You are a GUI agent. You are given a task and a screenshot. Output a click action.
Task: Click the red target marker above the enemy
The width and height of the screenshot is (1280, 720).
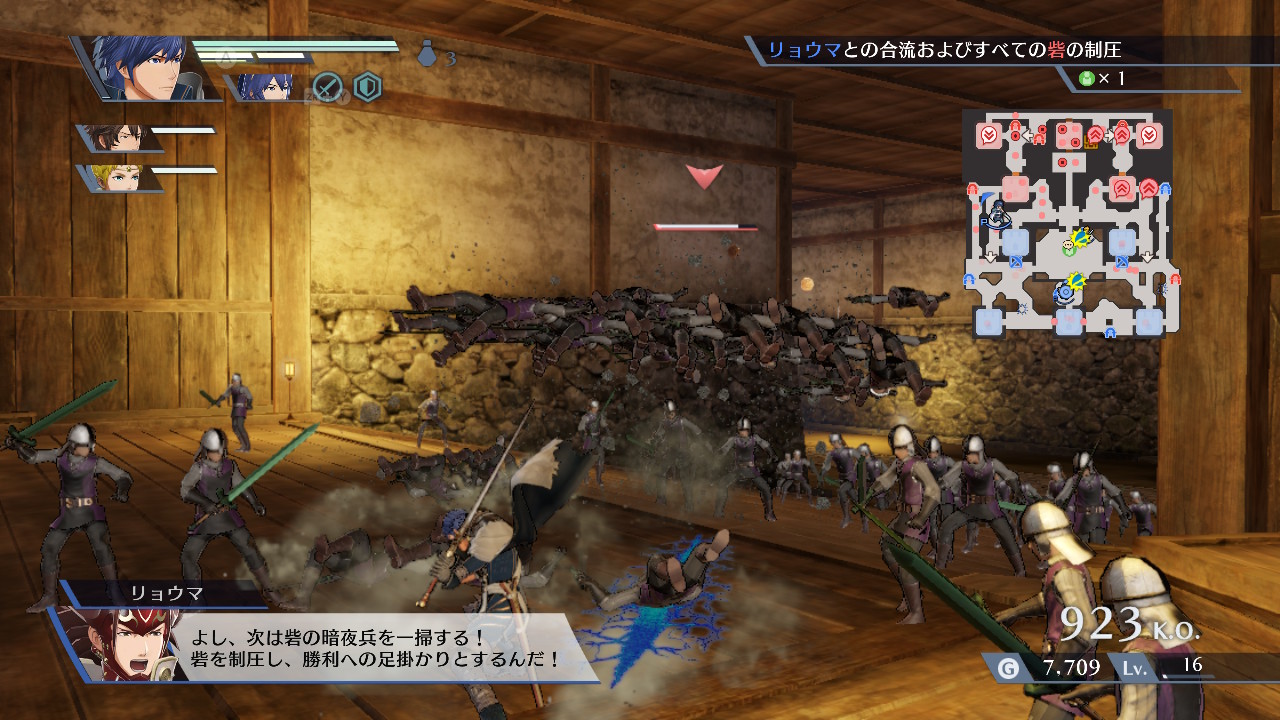click(x=704, y=177)
